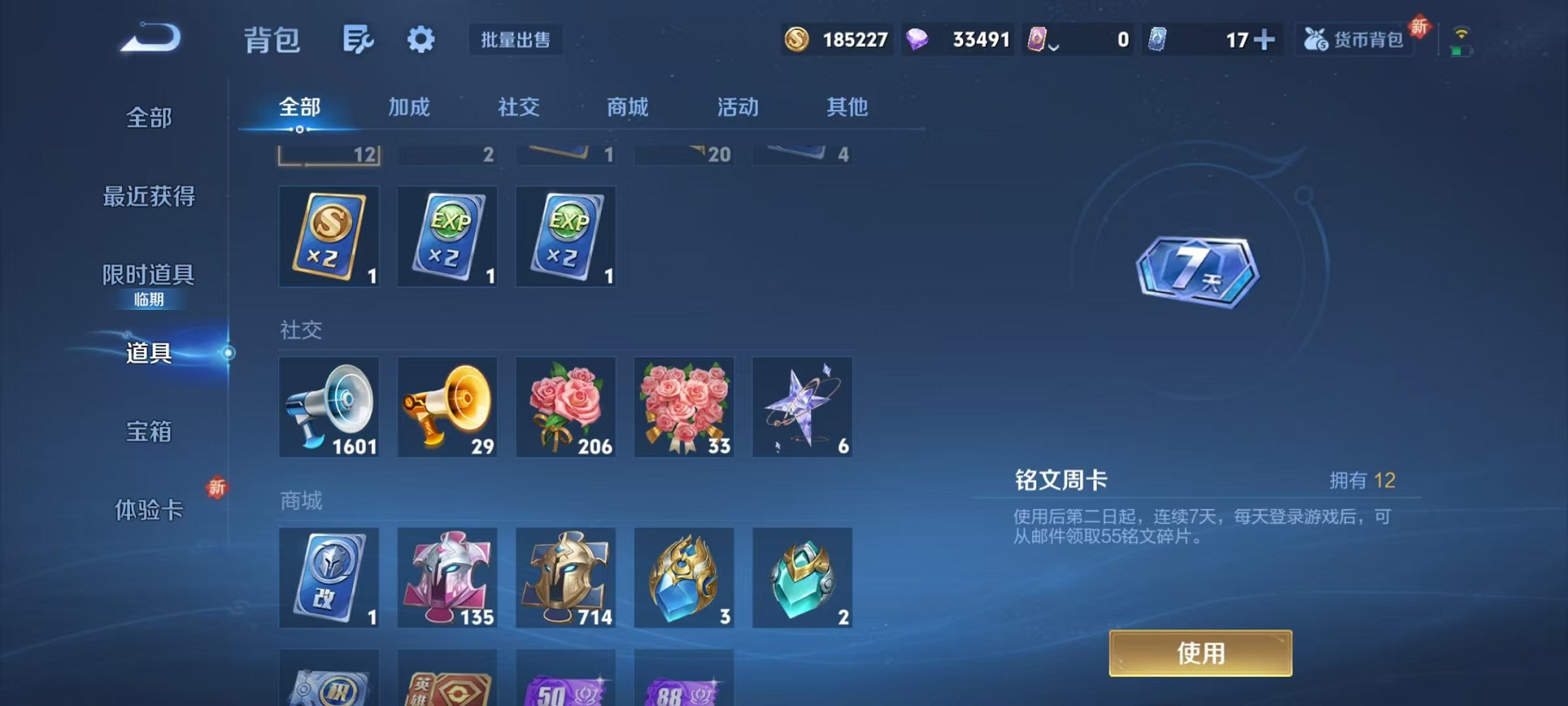Viewport: 1568px width, 706px height.
Task: Open the rose flower item with count 206
Action: [x=566, y=406]
